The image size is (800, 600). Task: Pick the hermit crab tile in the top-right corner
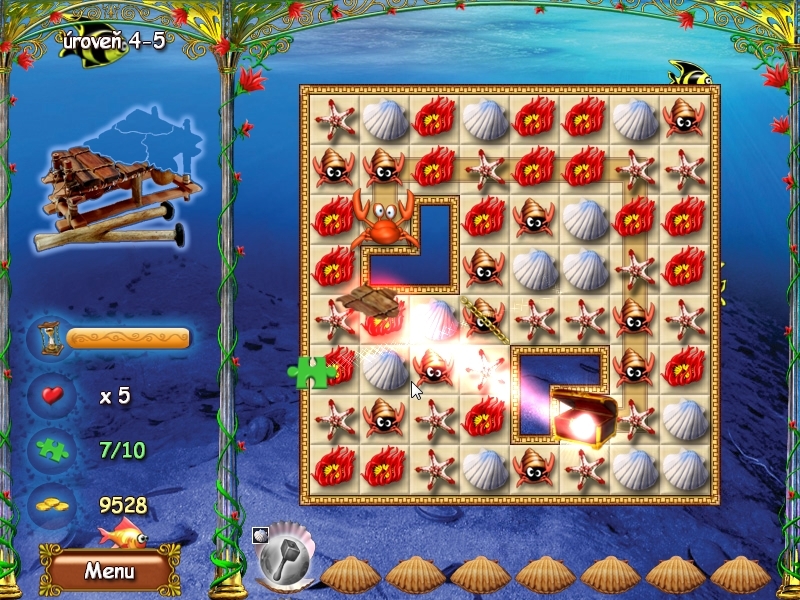pyautogui.click(x=685, y=119)
